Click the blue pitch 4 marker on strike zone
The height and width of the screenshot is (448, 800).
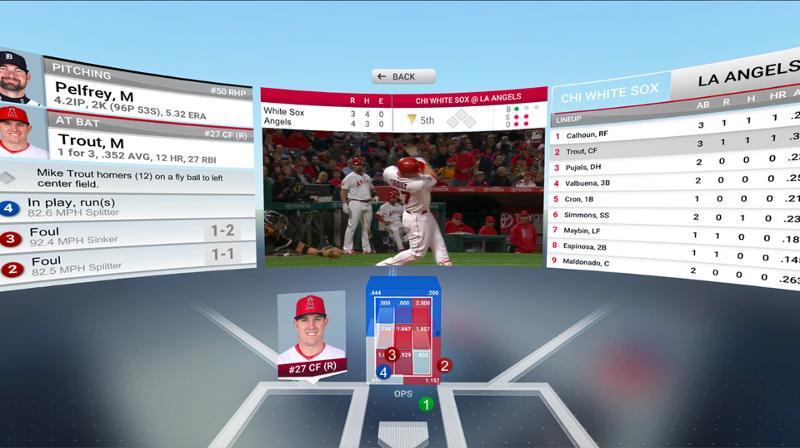(383, 372)
